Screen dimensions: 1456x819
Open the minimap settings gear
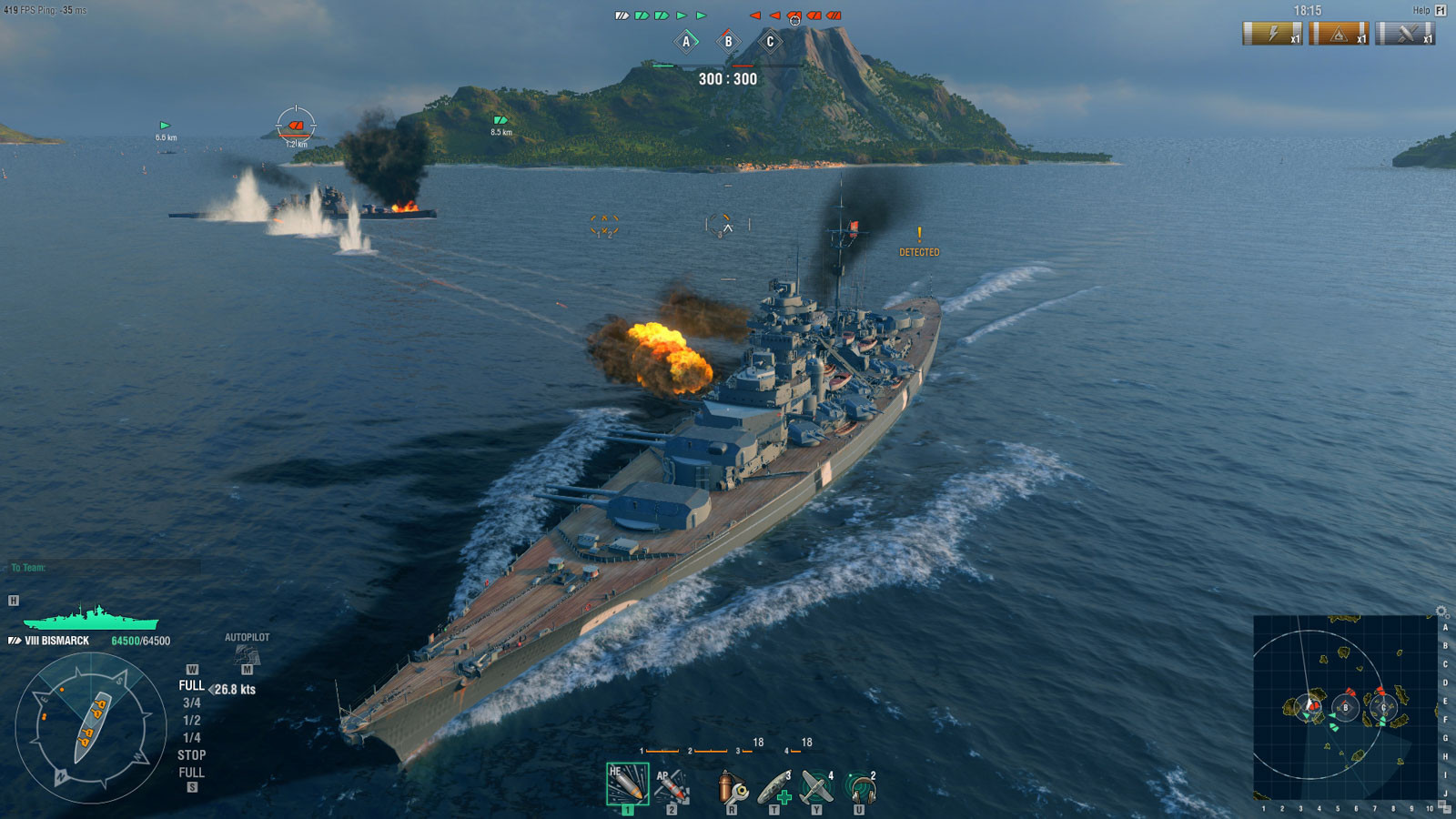1441,612
